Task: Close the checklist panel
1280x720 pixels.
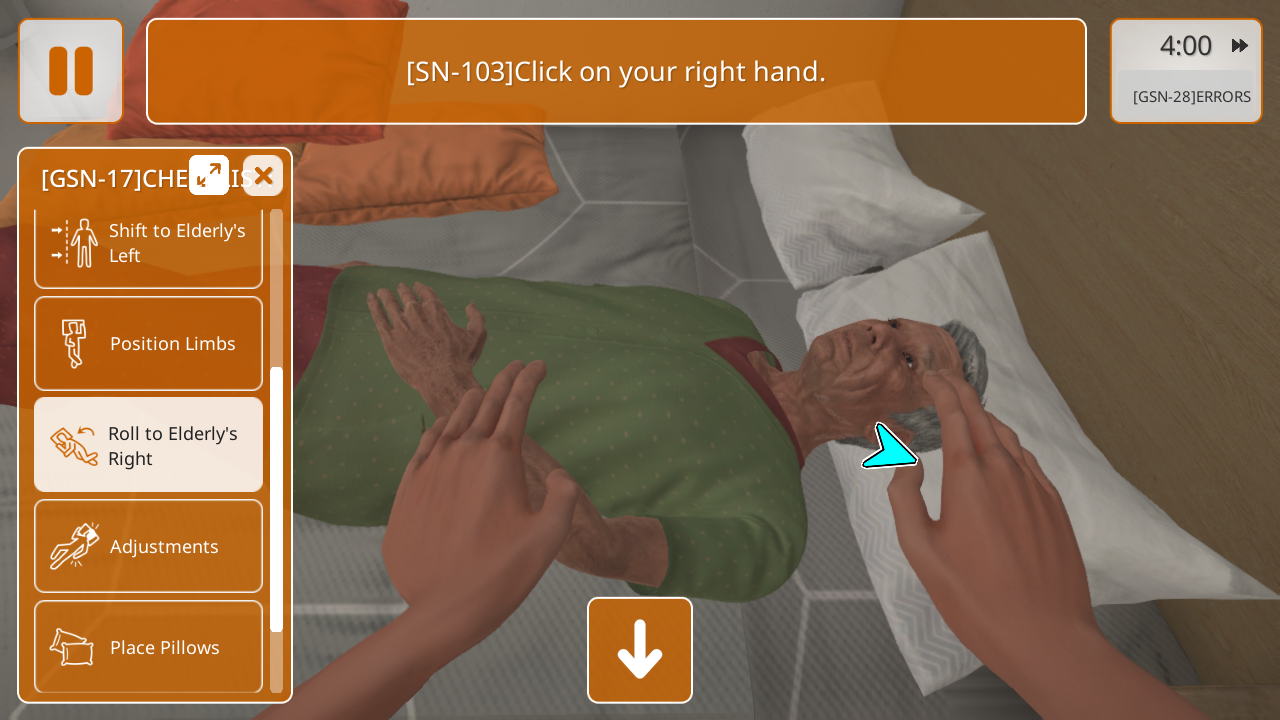Action: tap(263, 176)
